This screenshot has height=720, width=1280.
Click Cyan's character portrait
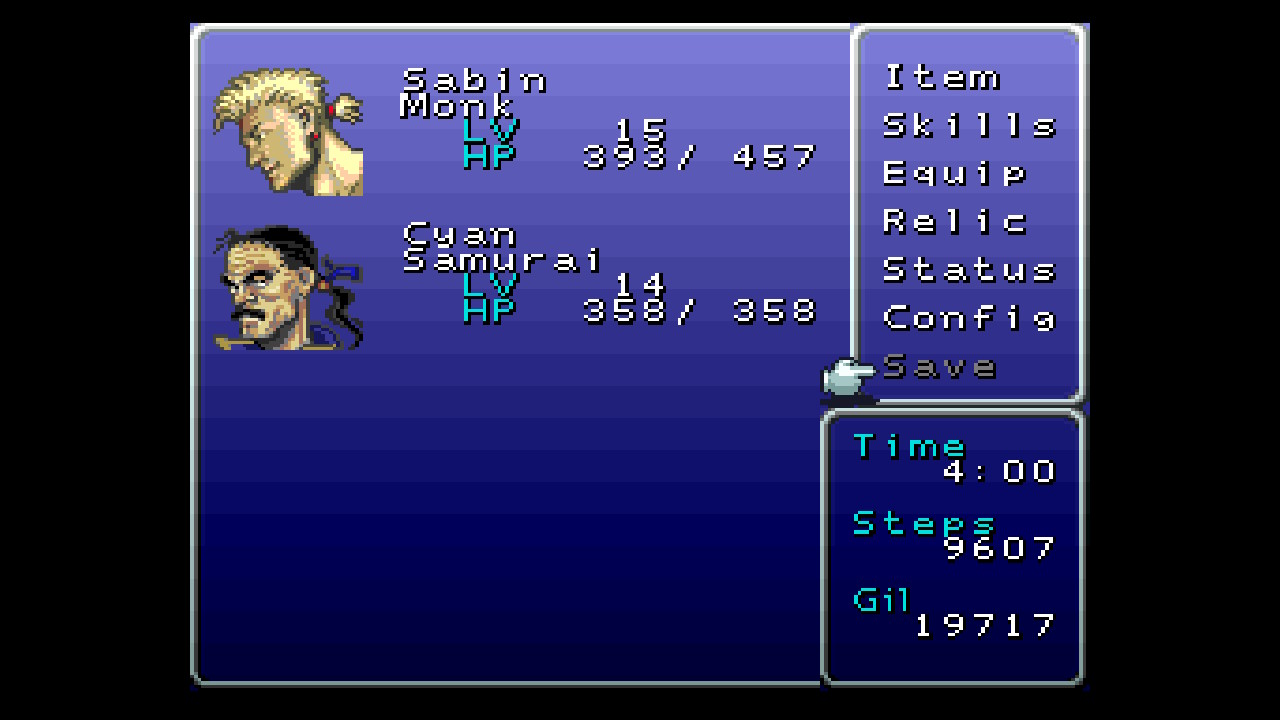point(288,288)
